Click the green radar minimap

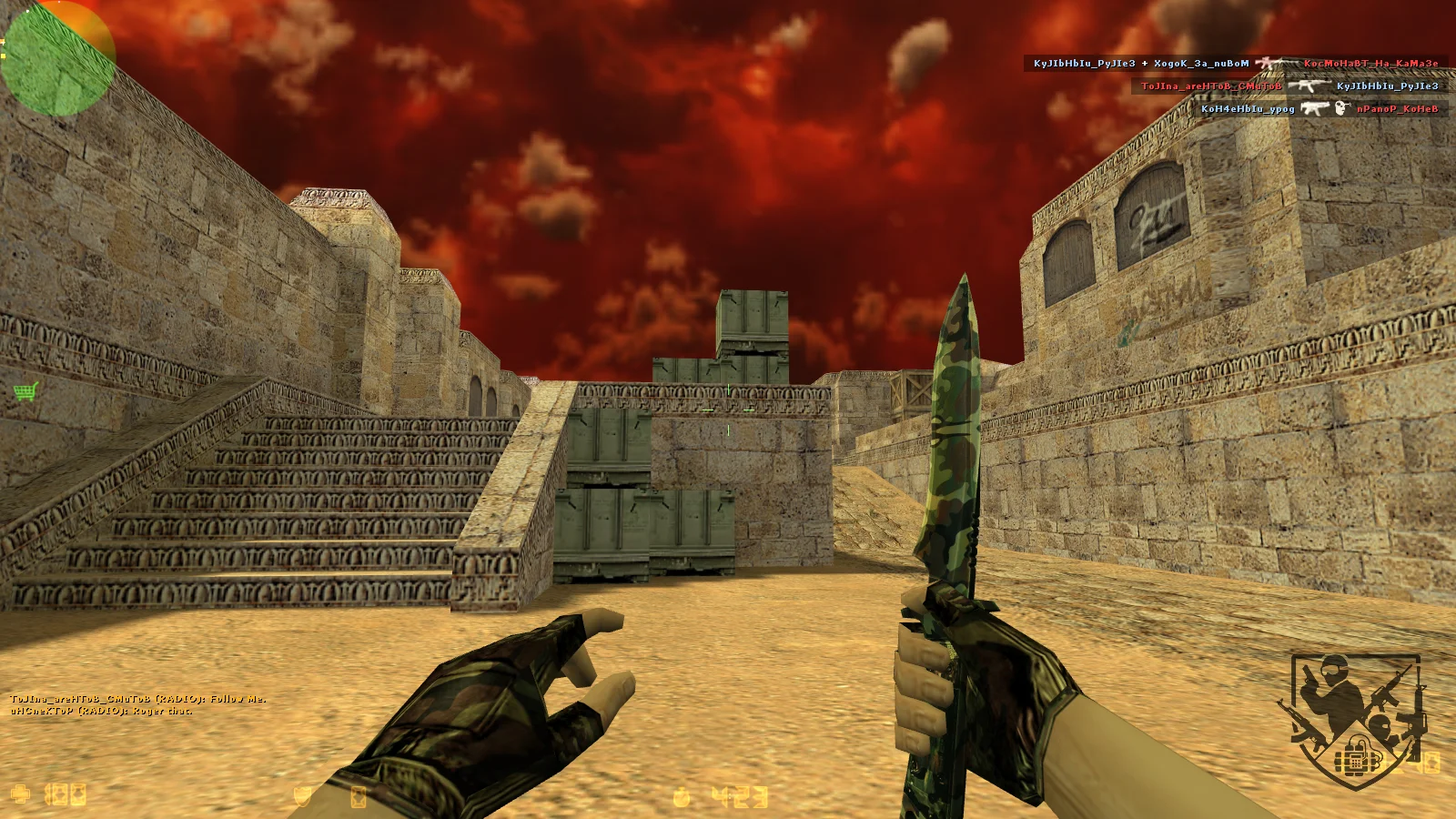57,58
